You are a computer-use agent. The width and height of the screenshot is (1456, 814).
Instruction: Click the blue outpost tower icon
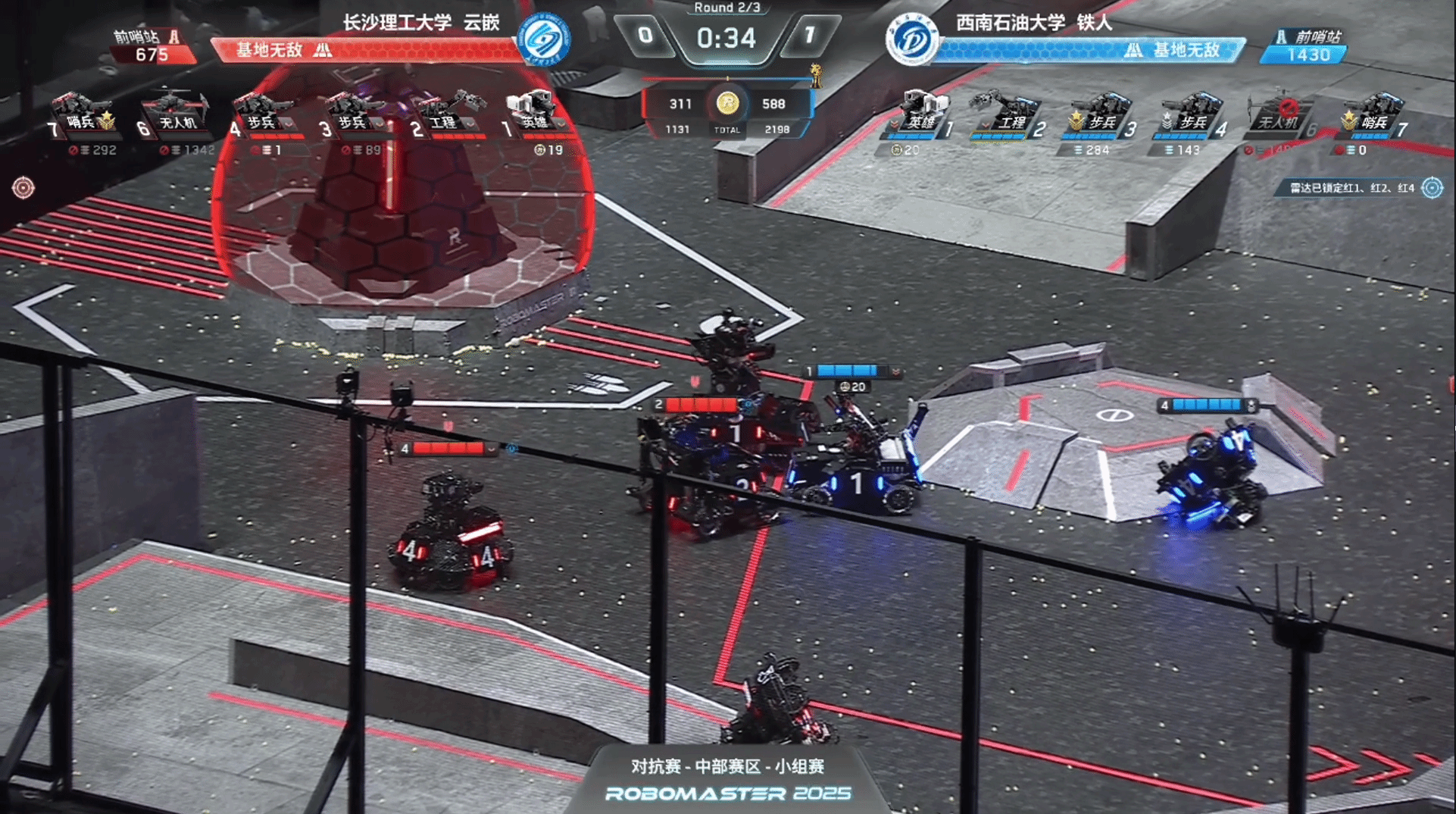[1281, 36]
